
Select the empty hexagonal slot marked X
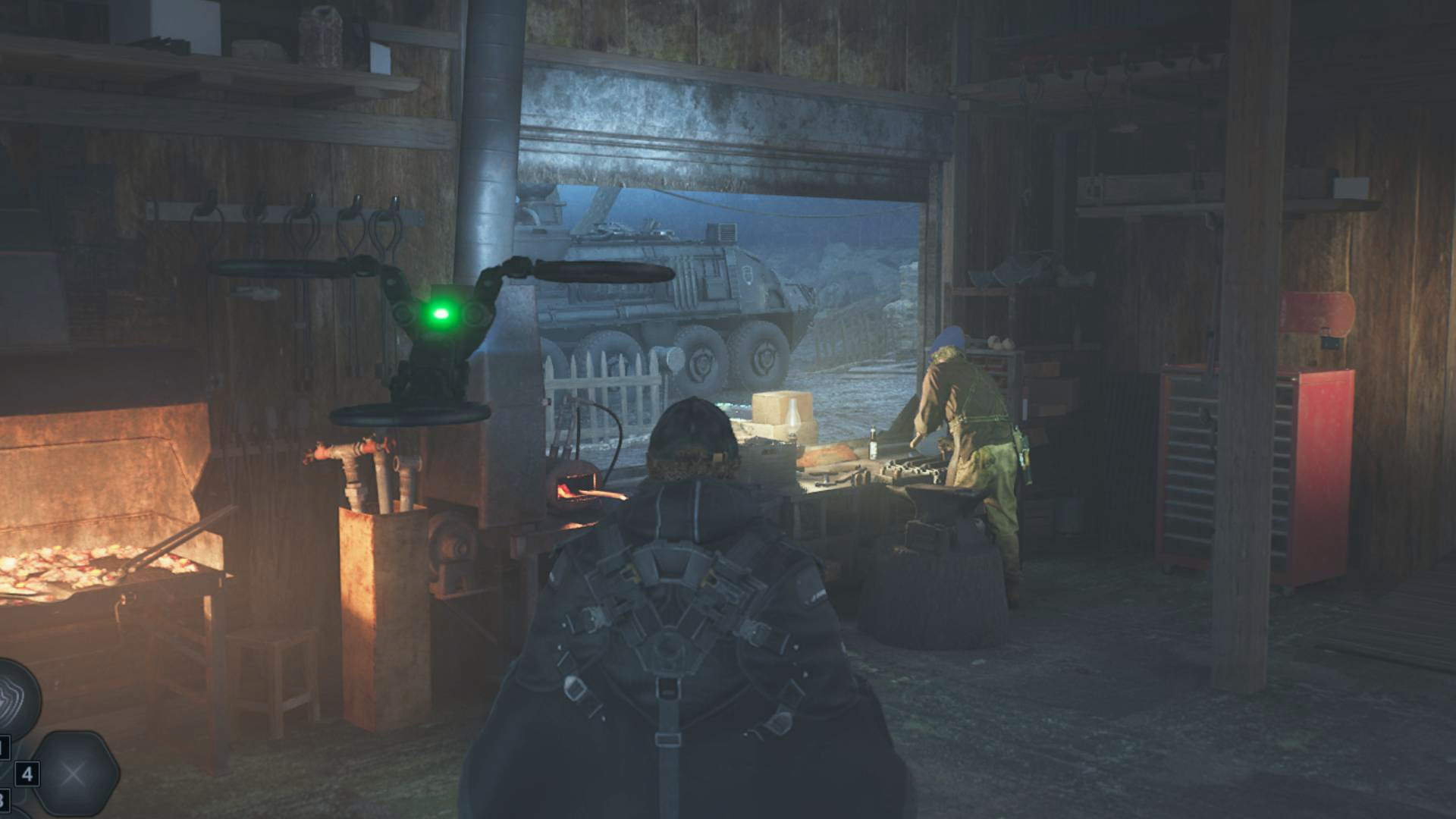click(x=74, y=774)
